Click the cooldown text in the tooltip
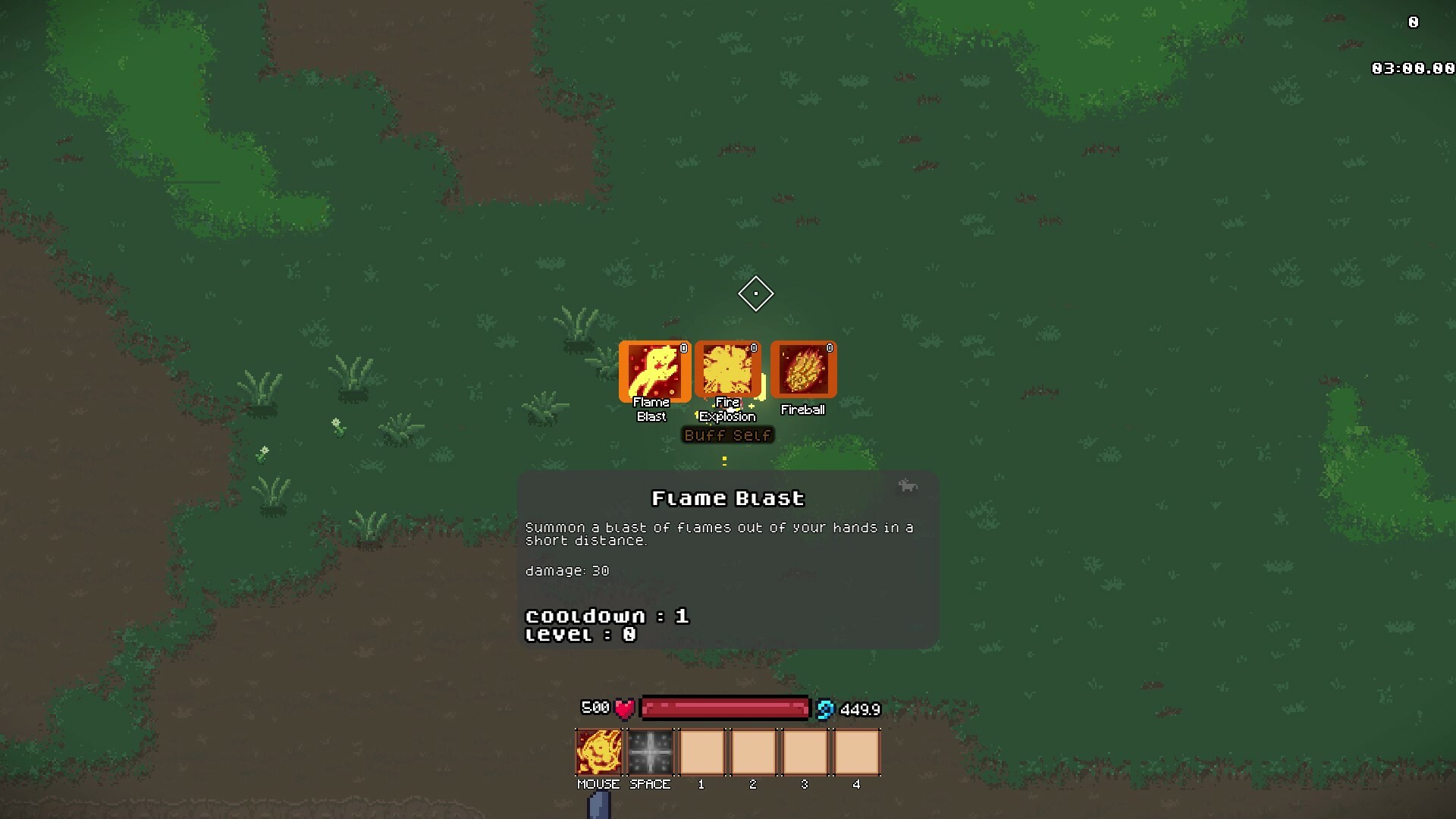 point(607,616)
